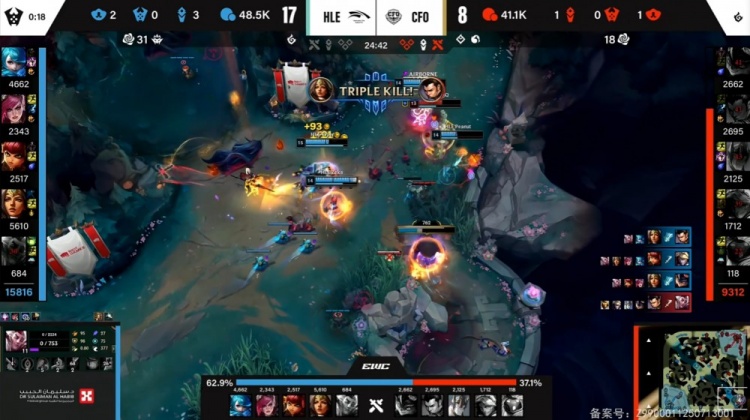The height and width of the screenshot is (420, 750).
Task: Select the greyed-out dead champion in the left sidebar
Action: [x=17, y=249]
